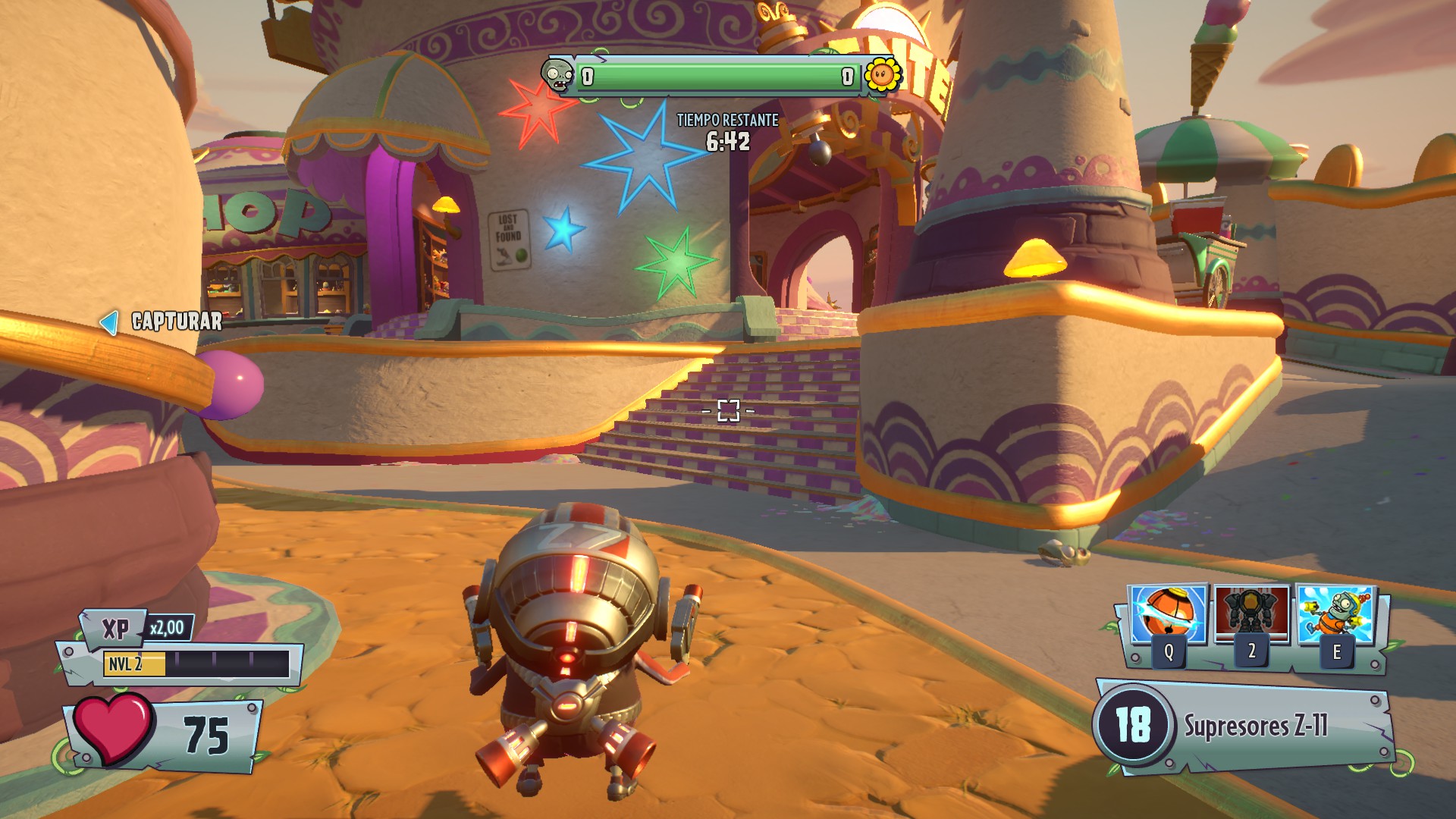Screen dimensions: 1456x819
Task: Select the Capturar objective marker
Action: [162, 322]
